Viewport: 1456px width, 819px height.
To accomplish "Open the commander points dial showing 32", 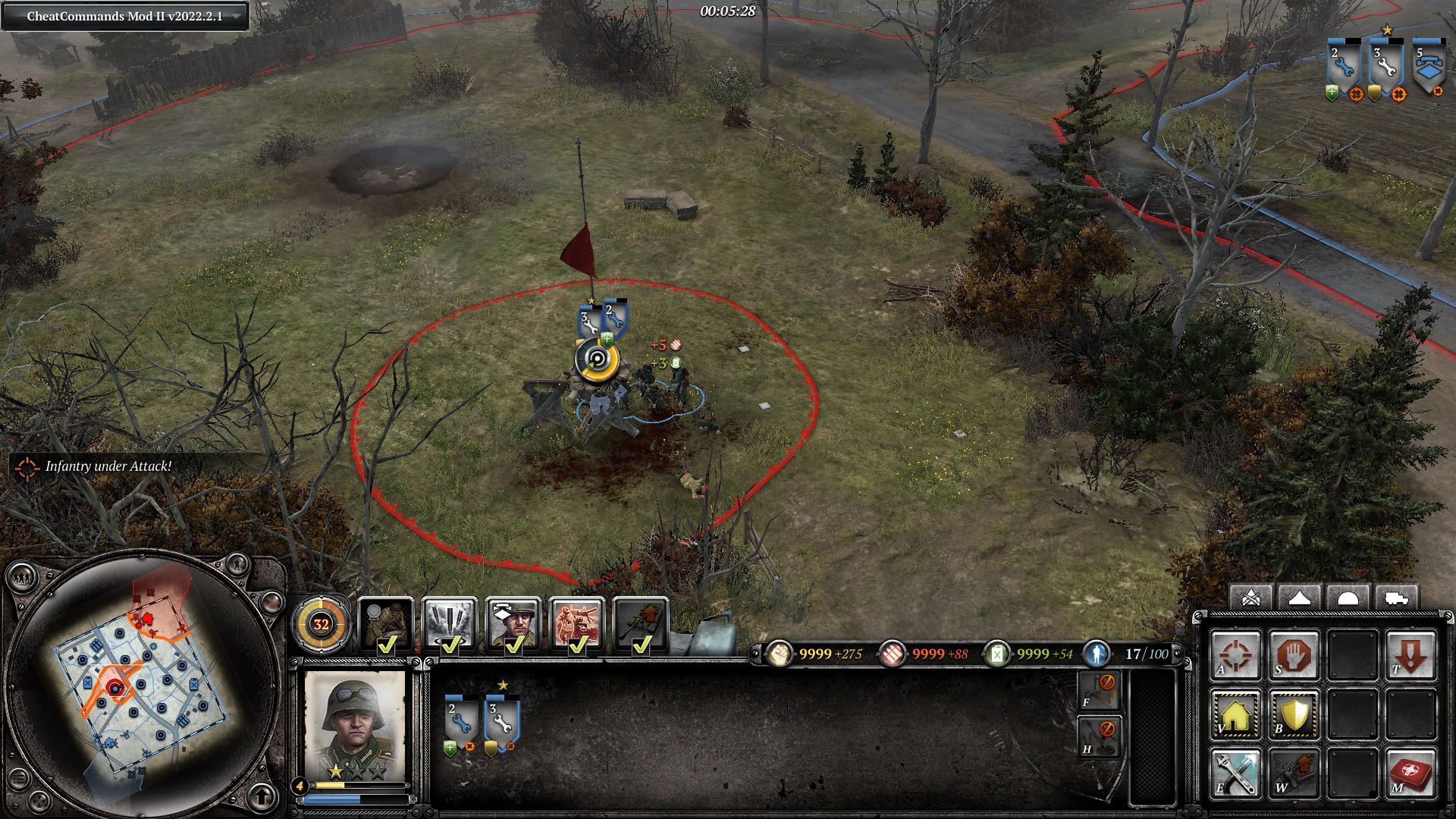I will [321, 624].
